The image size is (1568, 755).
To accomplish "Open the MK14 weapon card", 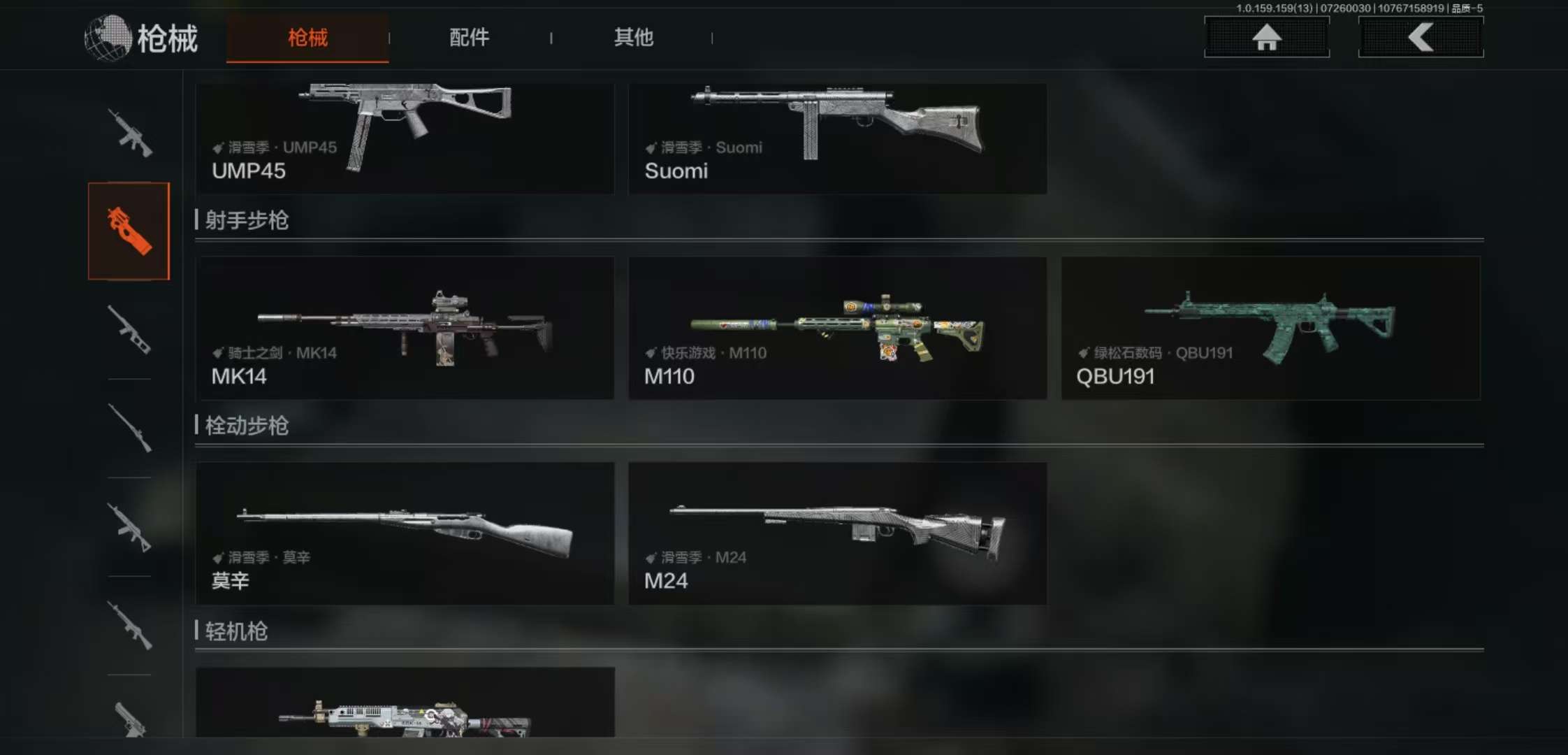I will (405, 328).
